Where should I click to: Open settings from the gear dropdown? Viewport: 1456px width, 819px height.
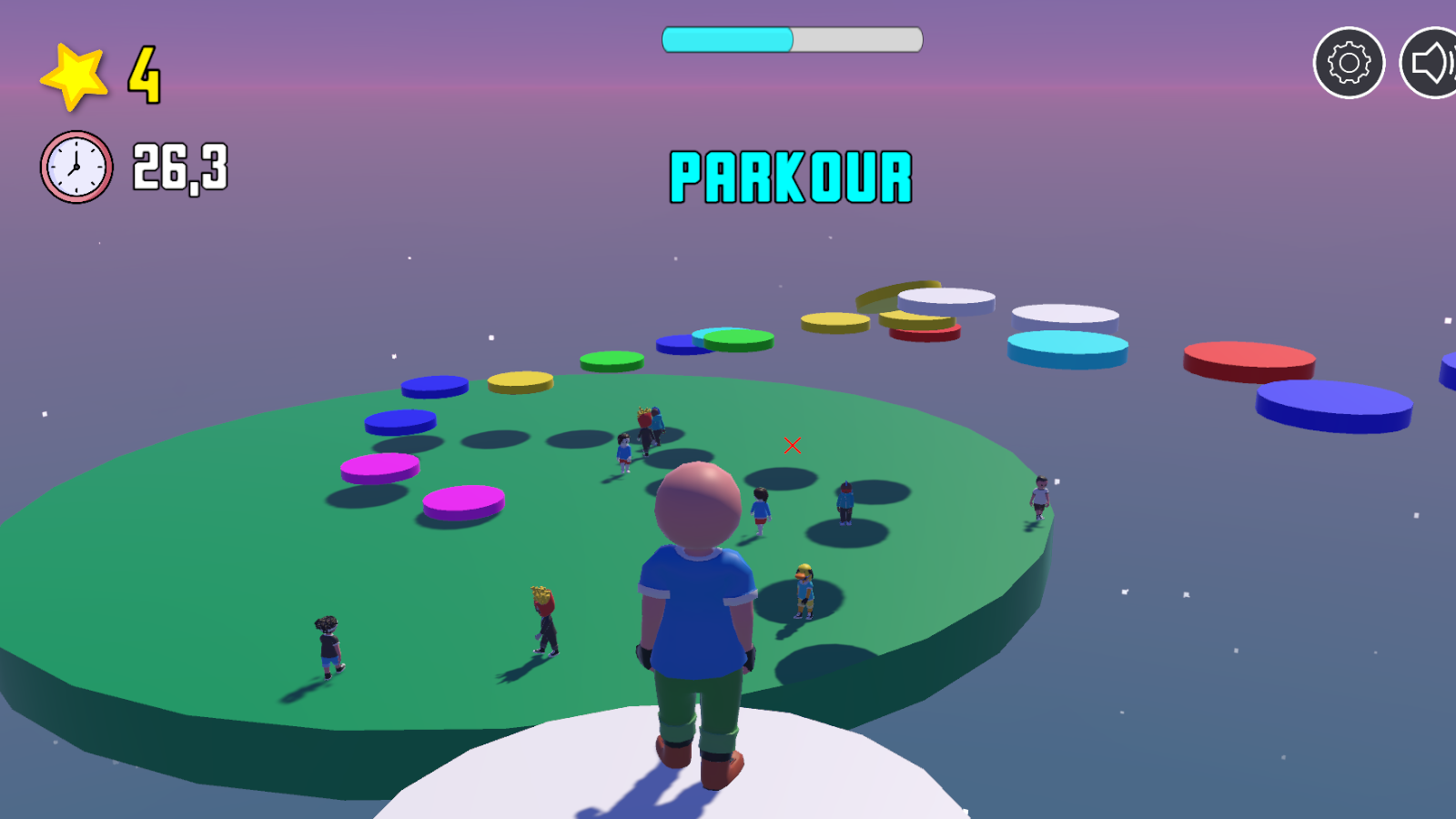(1350, 62)
